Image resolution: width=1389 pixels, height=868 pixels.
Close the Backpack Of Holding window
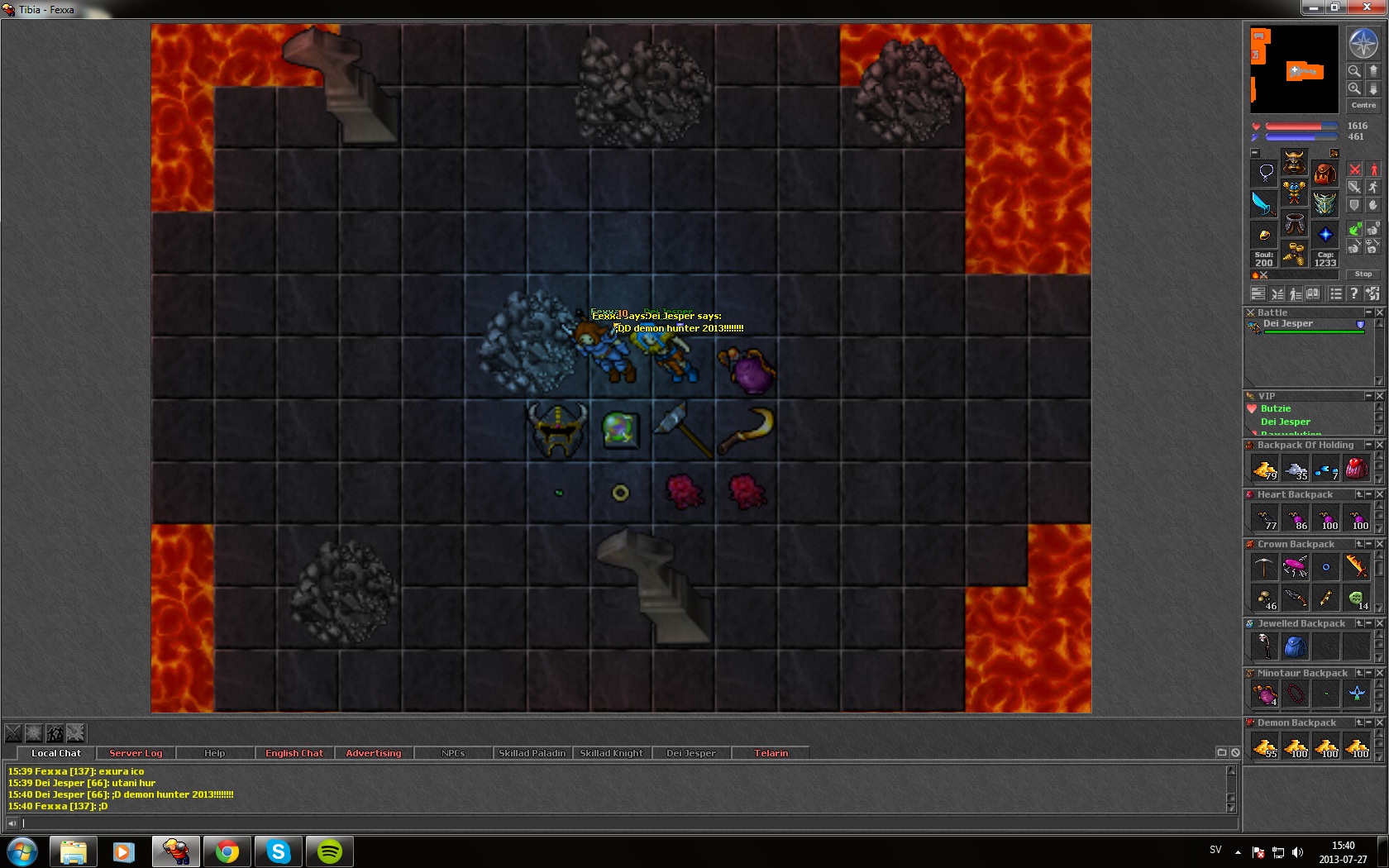pos(1379,445)
